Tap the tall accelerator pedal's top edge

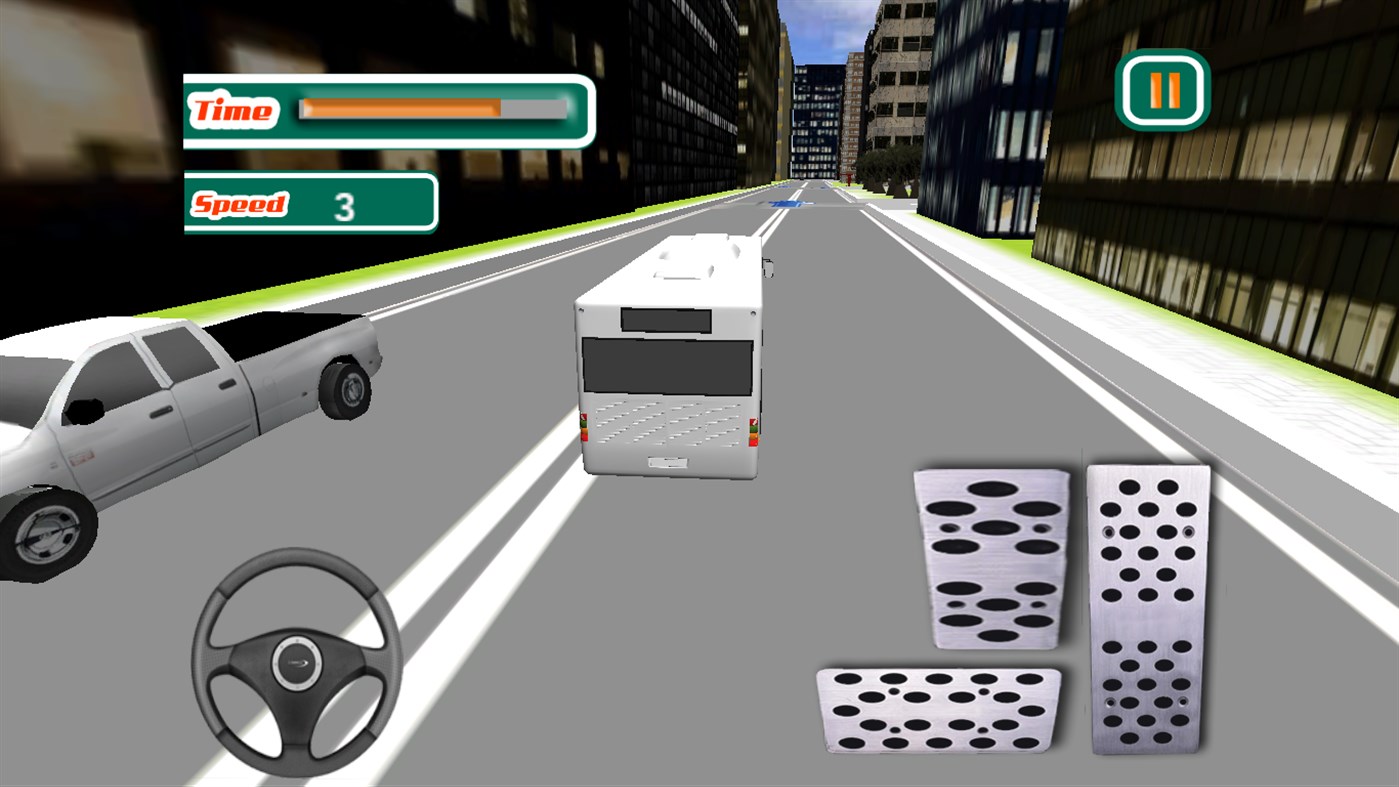(x=1148, y=470)
